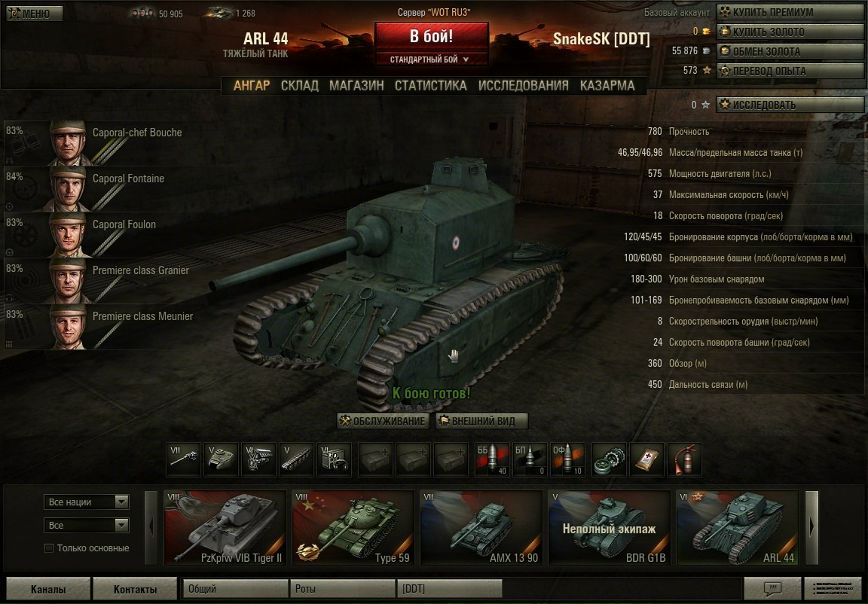Image resolution: width=868 pixels, height=604 pixels.
Task: Open Внешний вид appearance button
Action: [482, 421]
